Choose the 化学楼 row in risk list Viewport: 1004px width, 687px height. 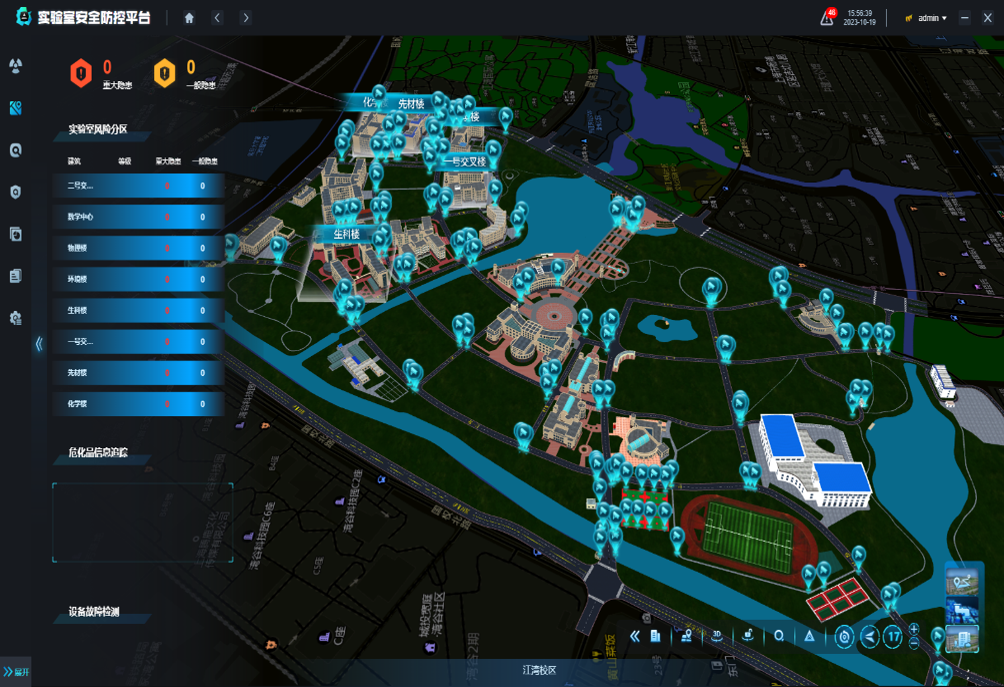pyautogui.click(x=138, y=404)
